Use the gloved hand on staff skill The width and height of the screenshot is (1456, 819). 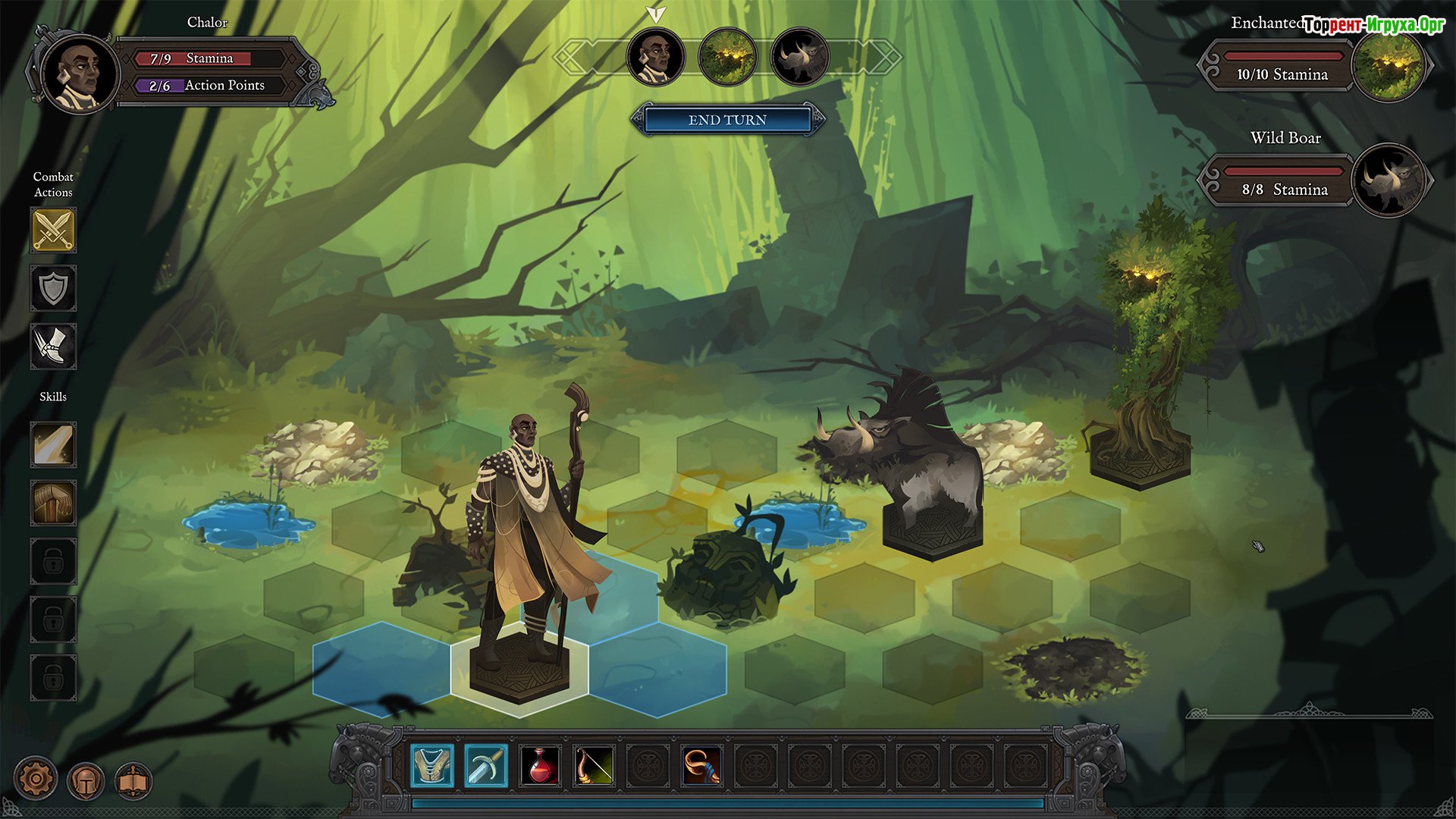pos(53,503)
